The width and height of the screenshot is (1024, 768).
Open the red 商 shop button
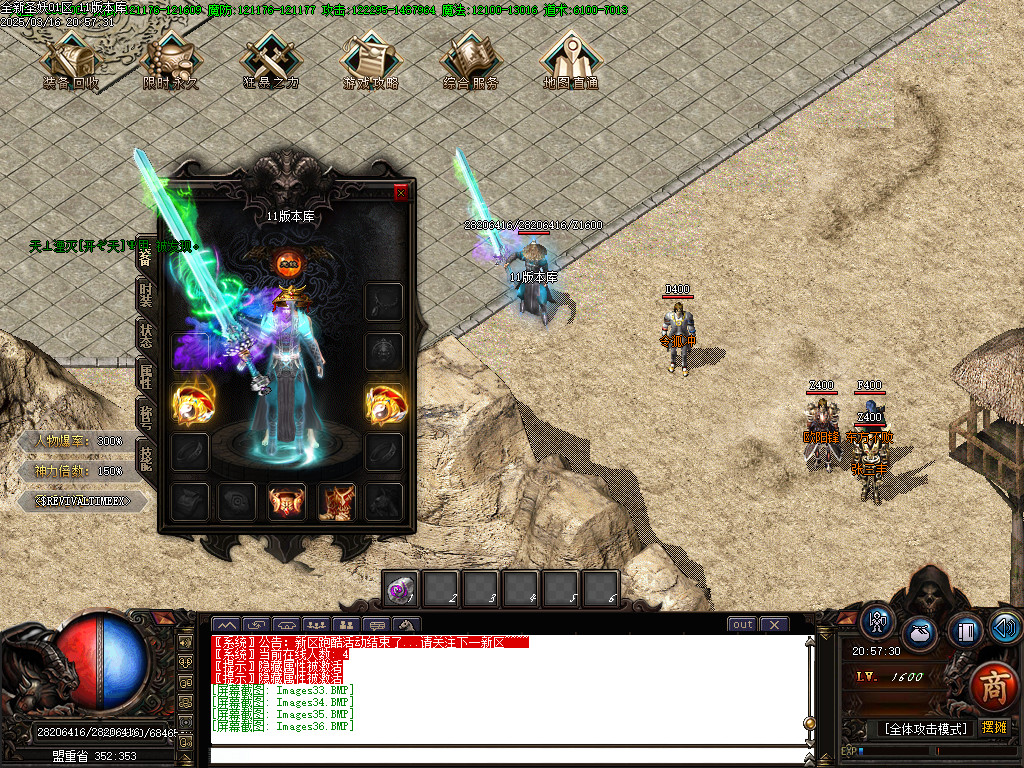click(993, 686)
